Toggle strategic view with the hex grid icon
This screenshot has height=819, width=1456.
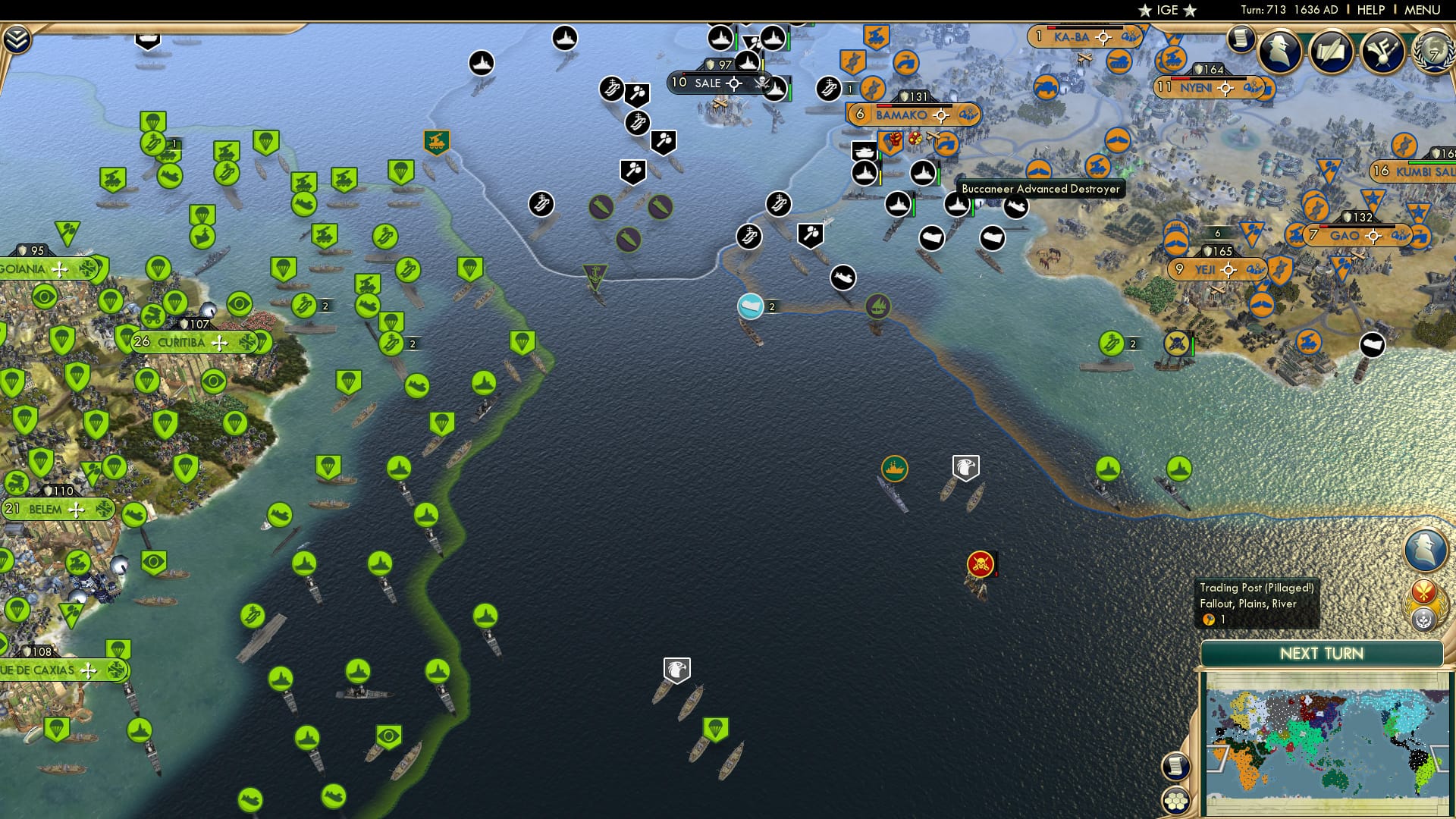[1176, 800]
